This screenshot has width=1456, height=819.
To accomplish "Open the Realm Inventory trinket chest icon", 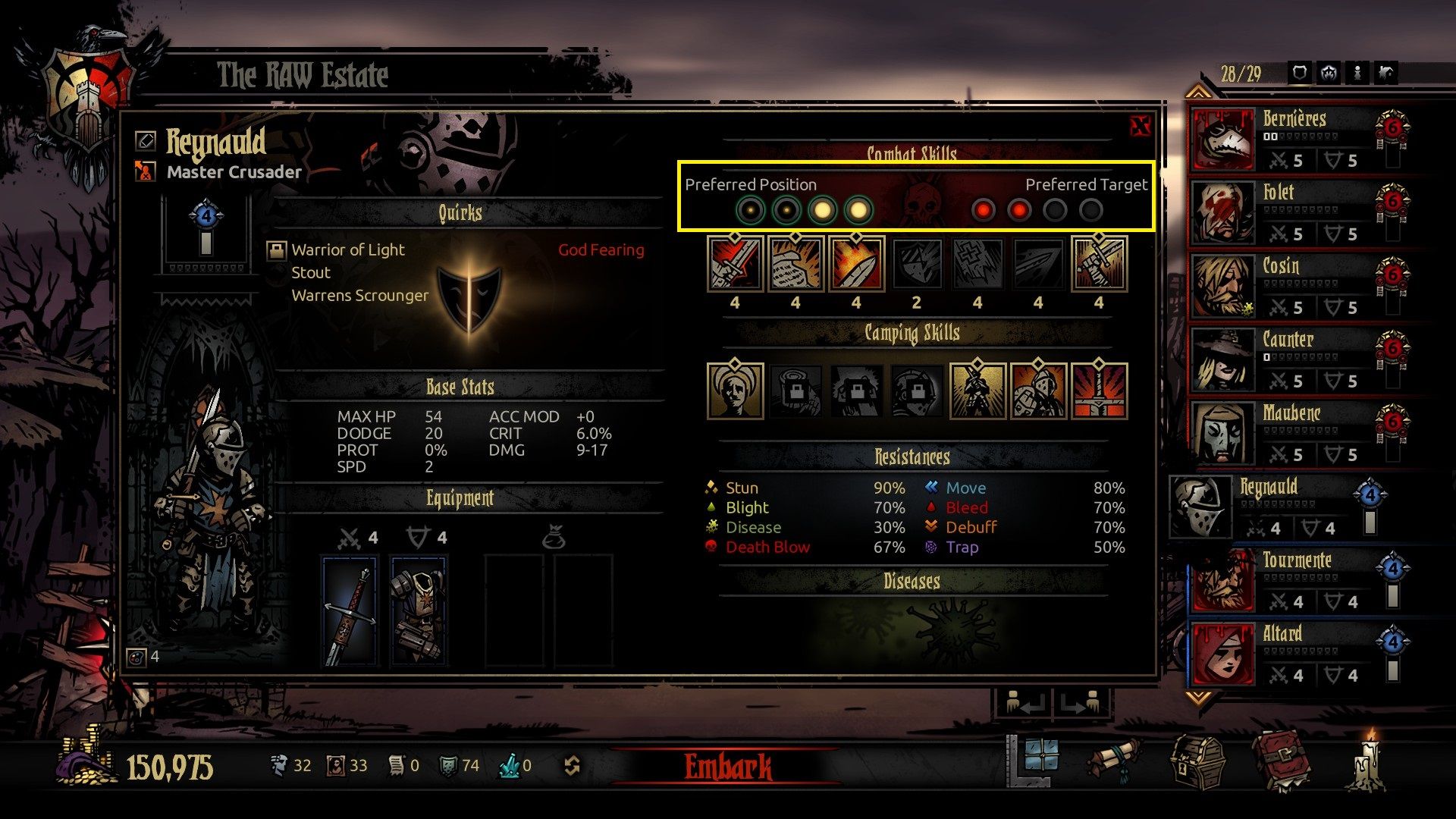I will [x=1198, y=762].
